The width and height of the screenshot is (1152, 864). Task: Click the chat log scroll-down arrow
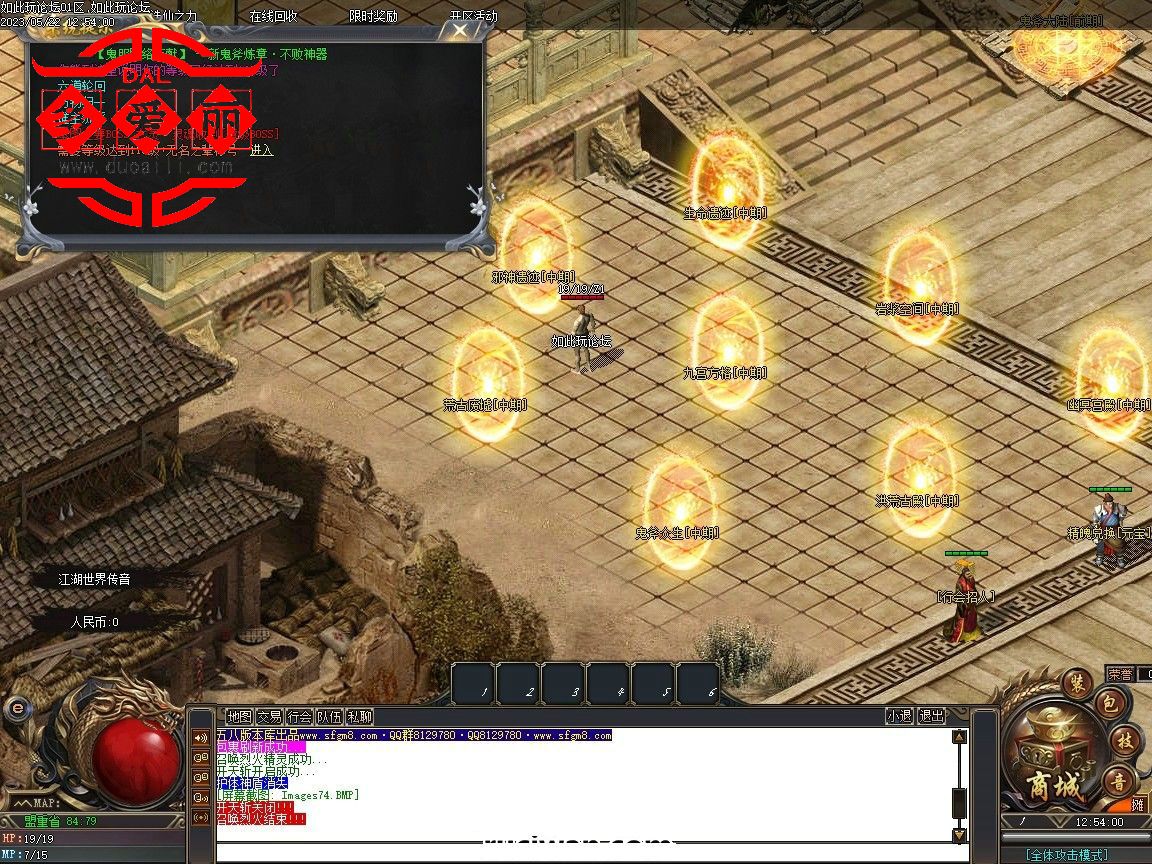[x=959, y=835]
